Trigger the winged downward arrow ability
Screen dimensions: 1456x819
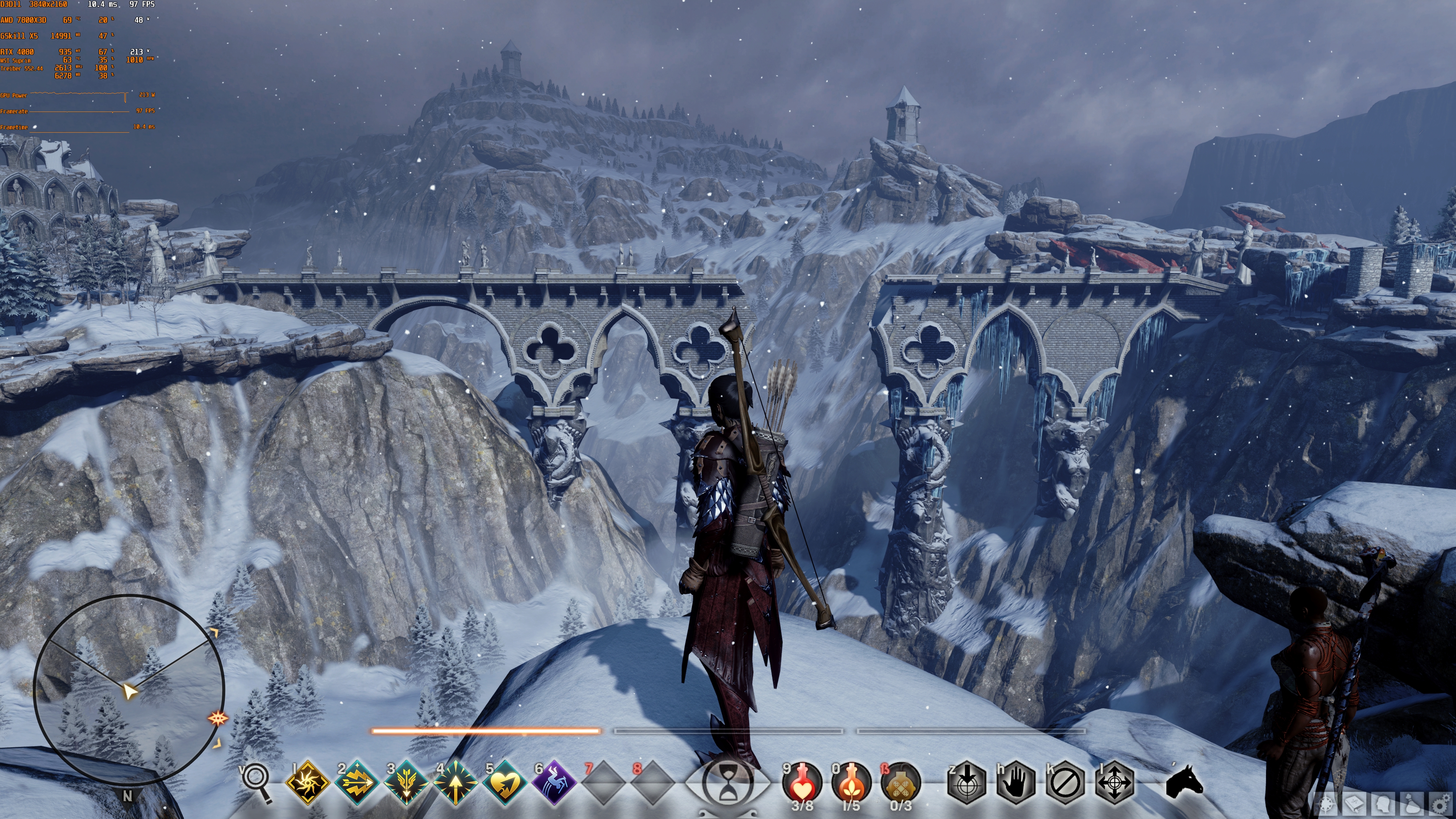point(406,783)
